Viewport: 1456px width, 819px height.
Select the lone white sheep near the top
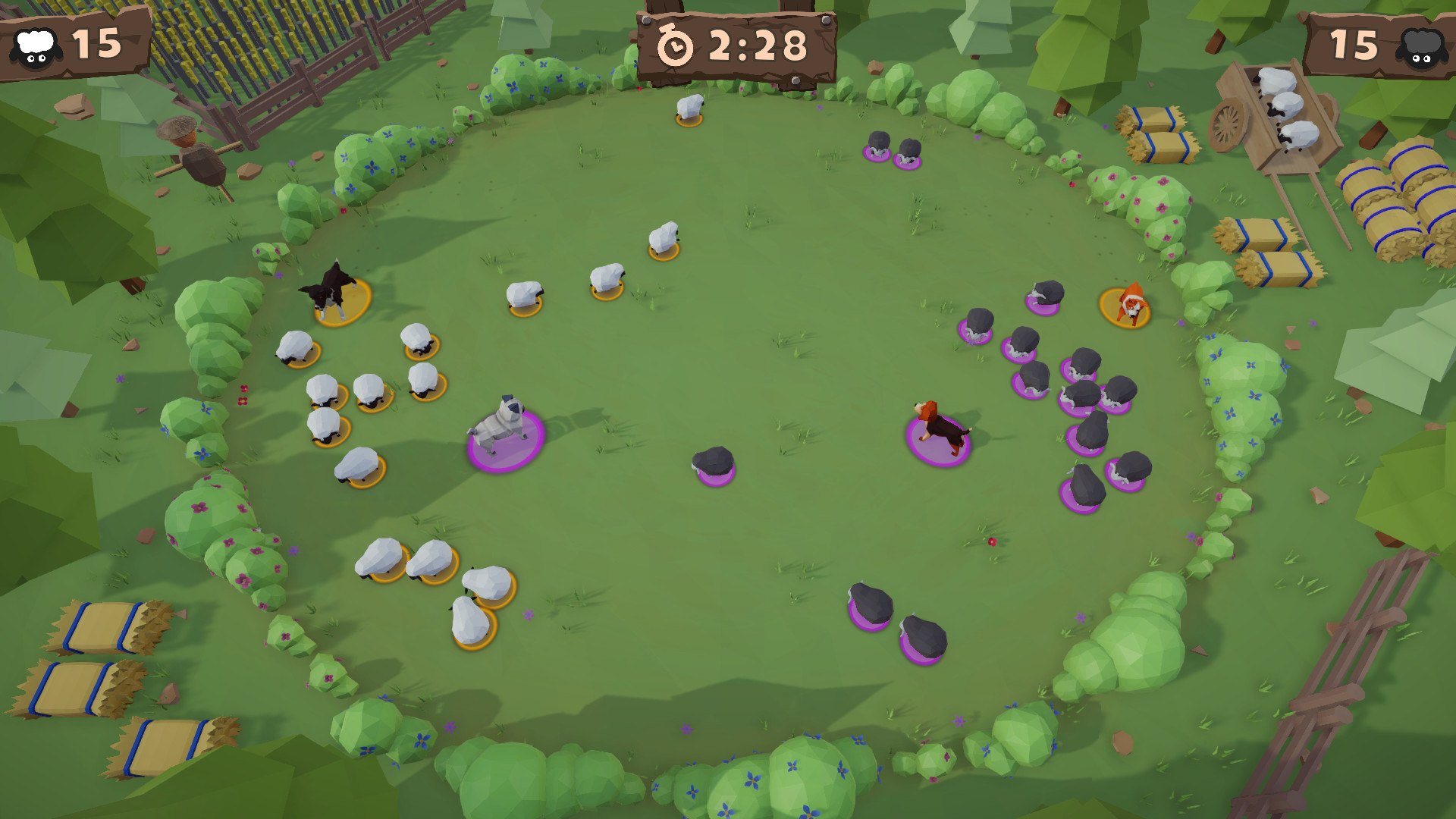pos(691,106)
